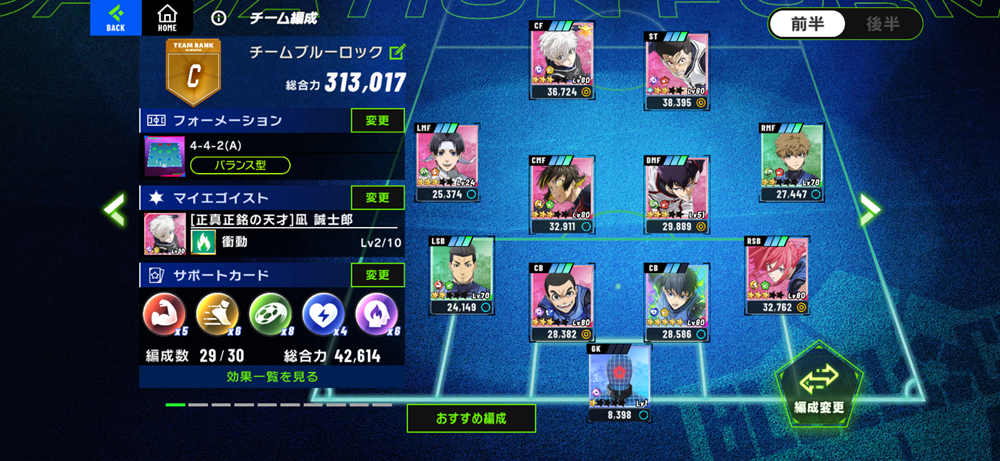The width and height of the screenshot is (1000, 461).
Task: Tap the おすすめ編成 recommended lineup button
Action: point(471,418)
